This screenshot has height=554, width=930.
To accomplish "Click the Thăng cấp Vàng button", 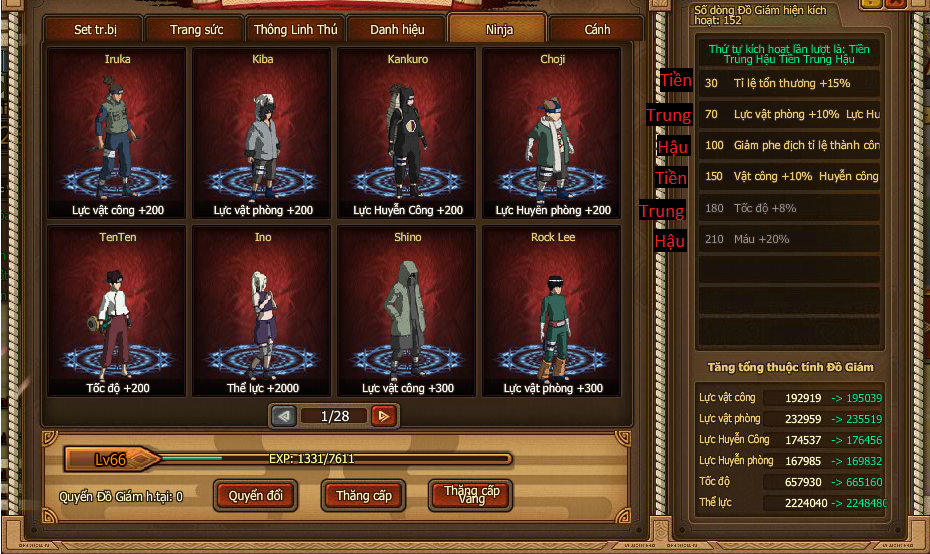I will pyautogui.click(x=470, y=495).
